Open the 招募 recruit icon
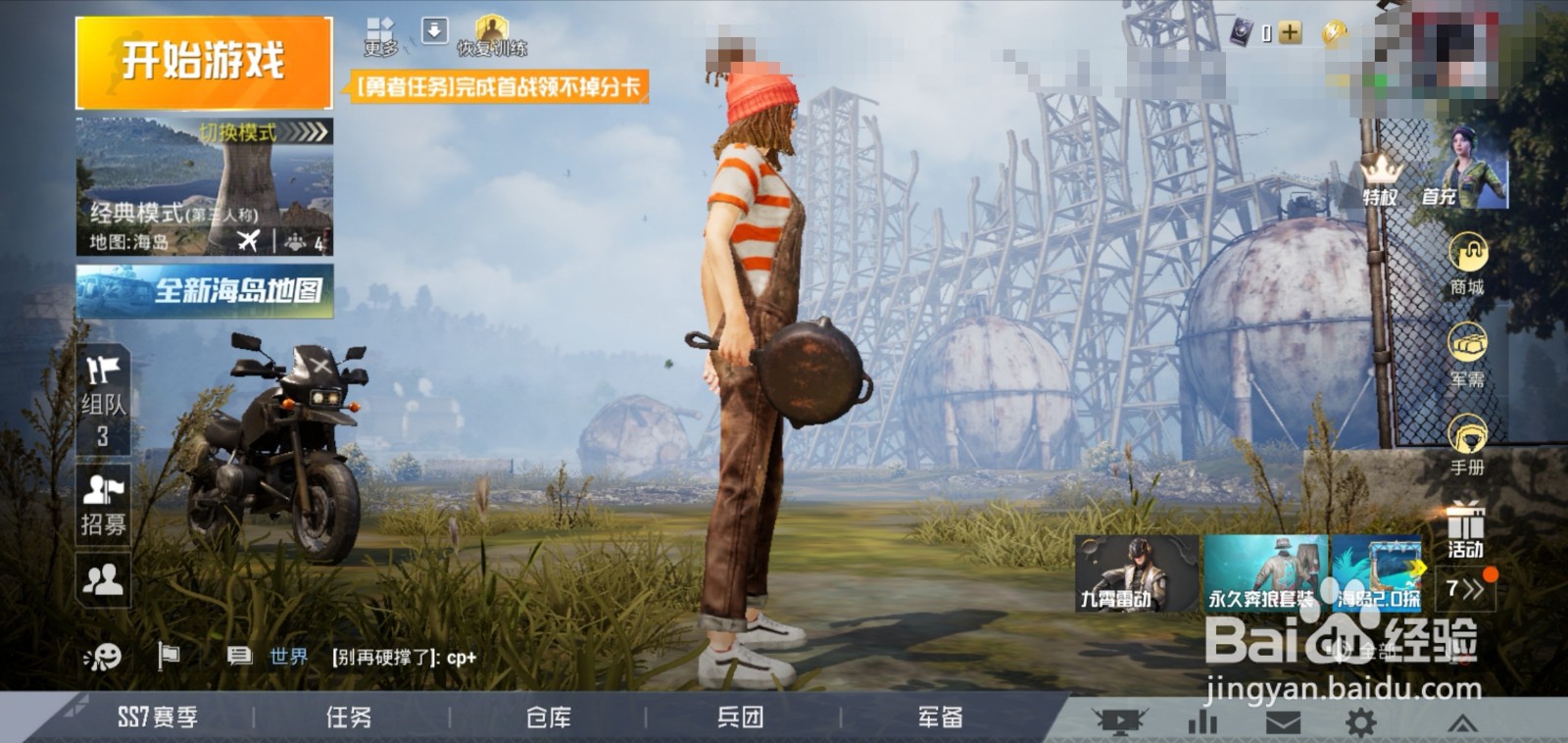The width and height of the screenshot is (1568, 743). [x=102, y=490]
